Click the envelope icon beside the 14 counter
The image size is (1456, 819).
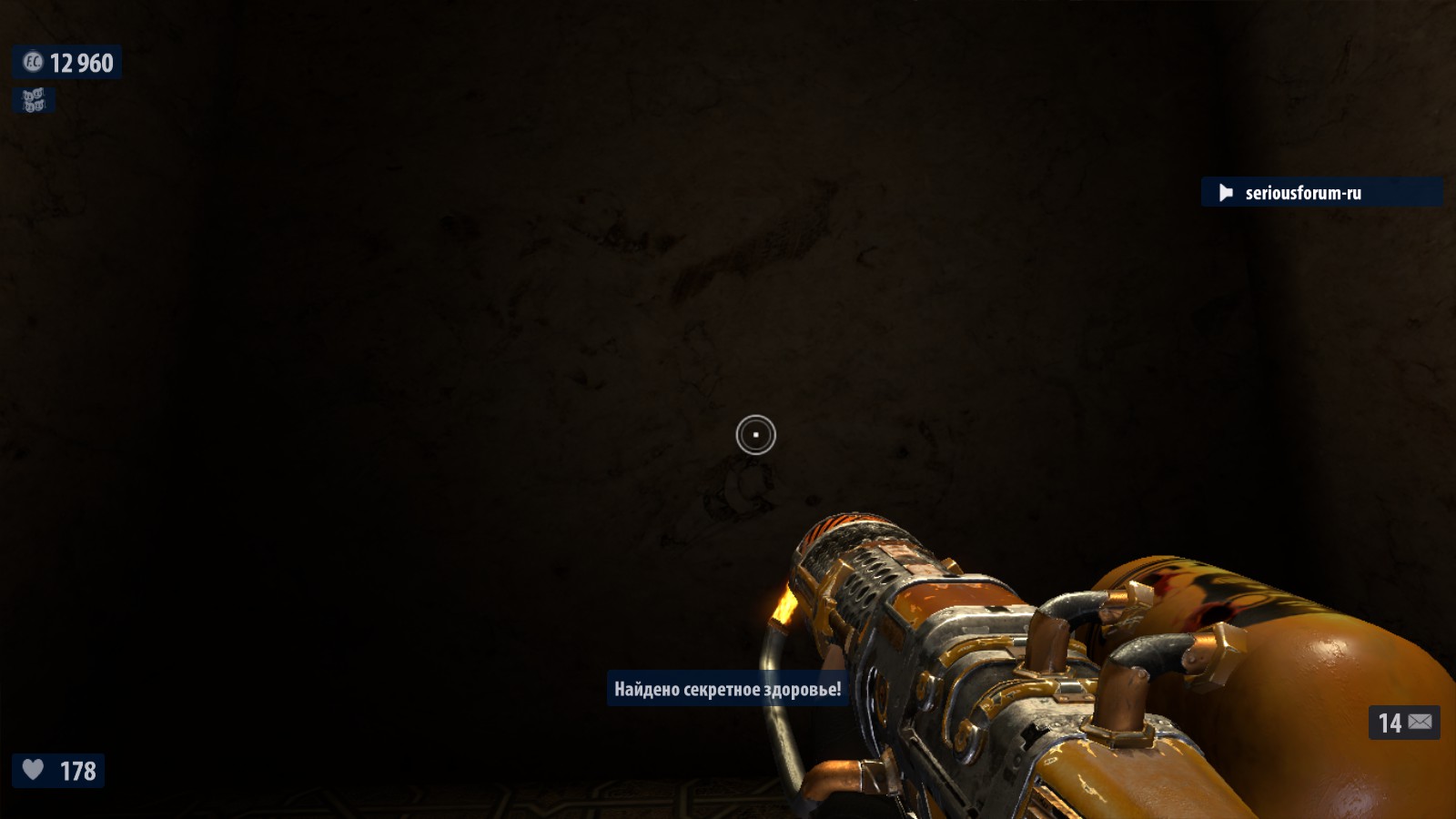(x=1420, y=723)
